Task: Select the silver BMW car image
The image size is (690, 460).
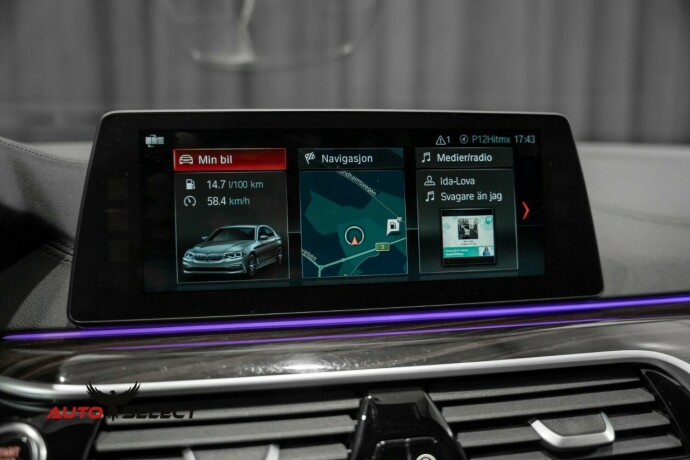Action: 230,248
